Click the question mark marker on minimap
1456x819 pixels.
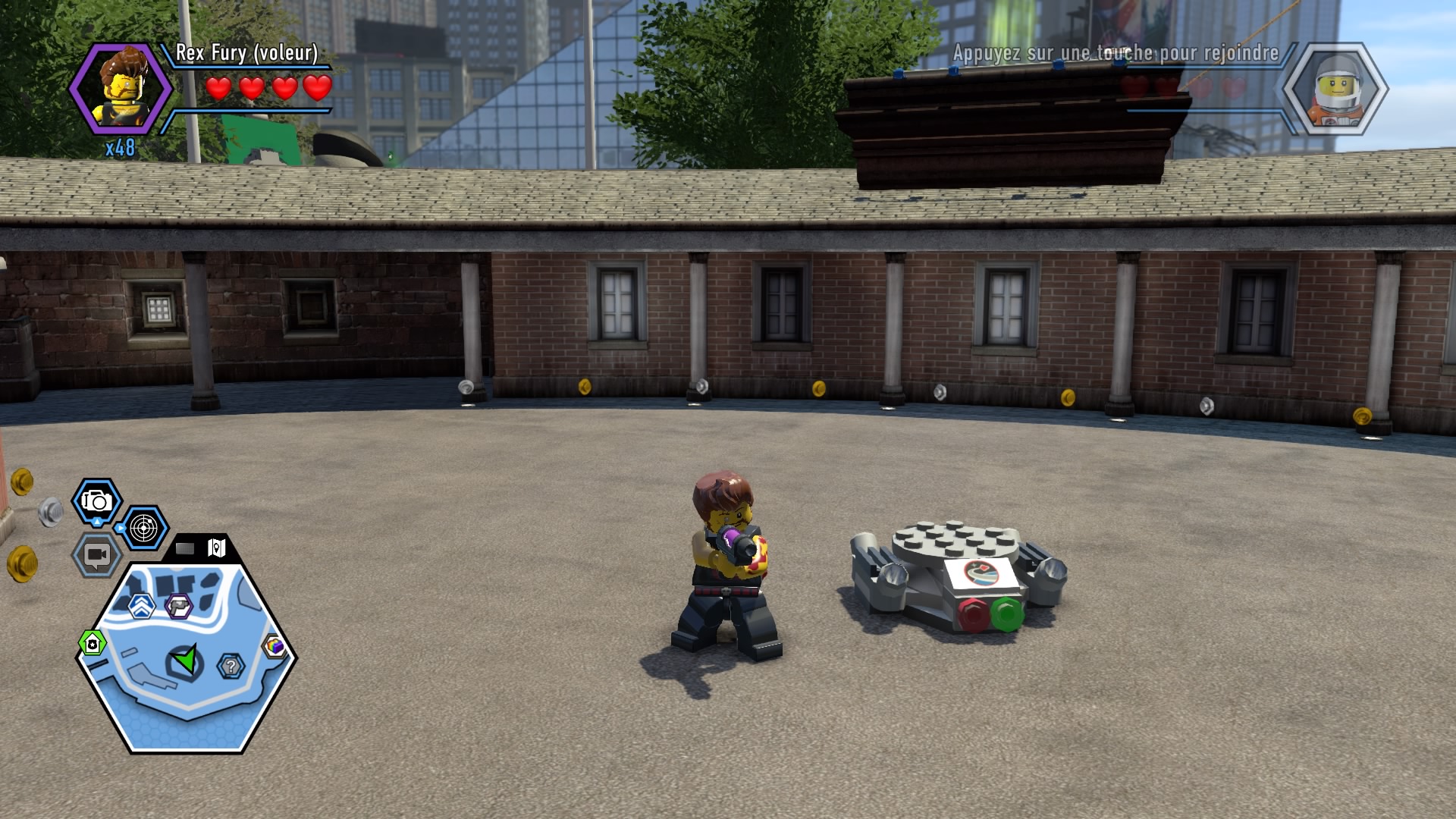click(x=231, y=667)
